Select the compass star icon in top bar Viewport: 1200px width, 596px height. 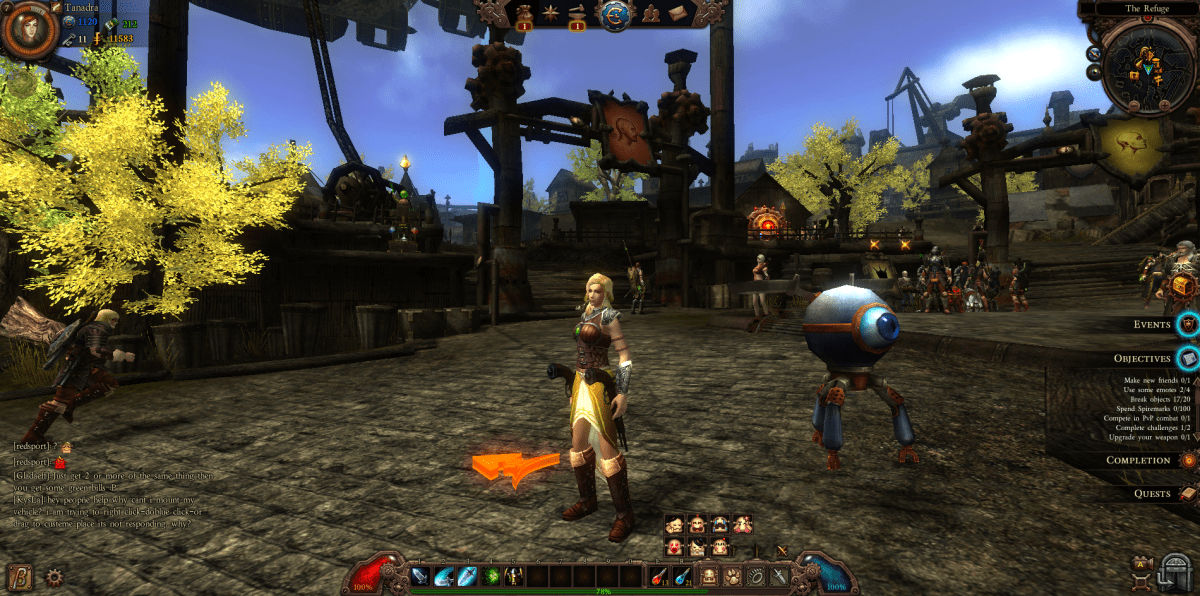pos(549,14)
